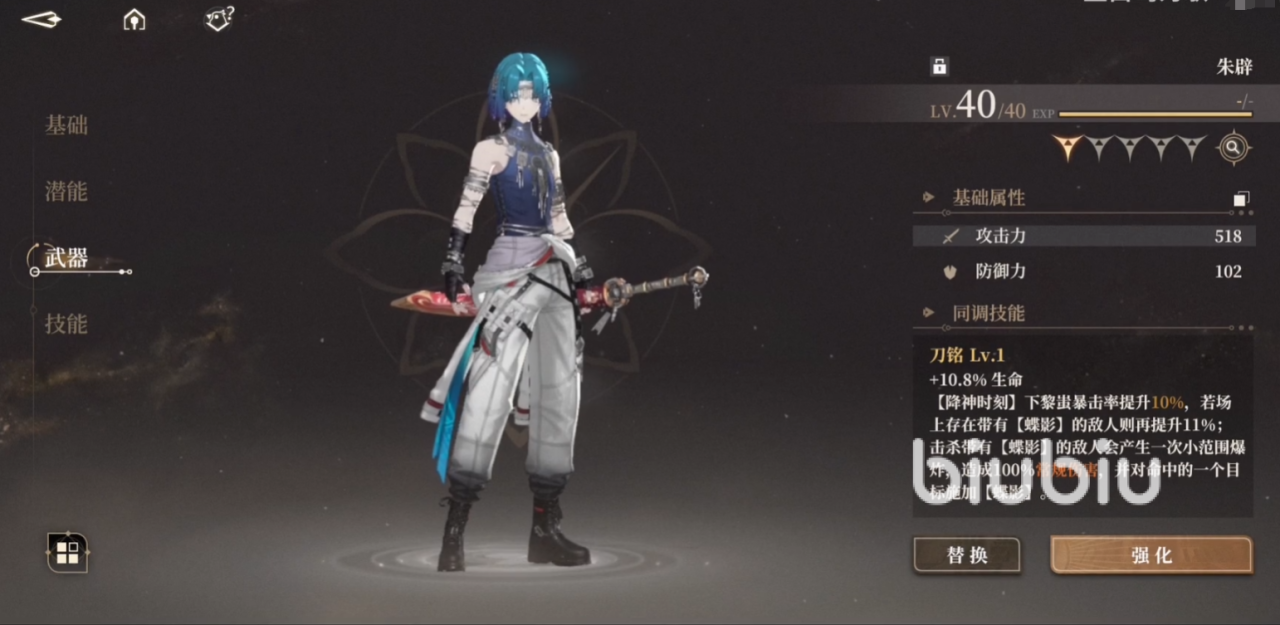
Task: Open the 技能 tab
Action: click(x=66, y=324)
